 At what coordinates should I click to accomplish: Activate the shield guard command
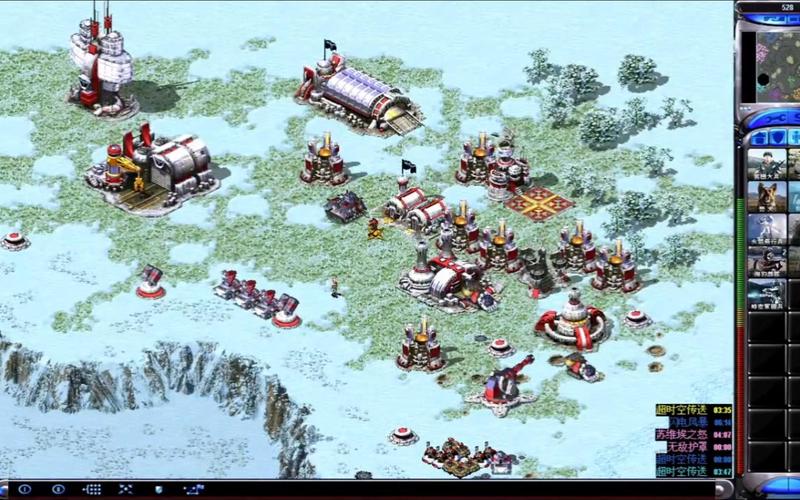[159, 489]
